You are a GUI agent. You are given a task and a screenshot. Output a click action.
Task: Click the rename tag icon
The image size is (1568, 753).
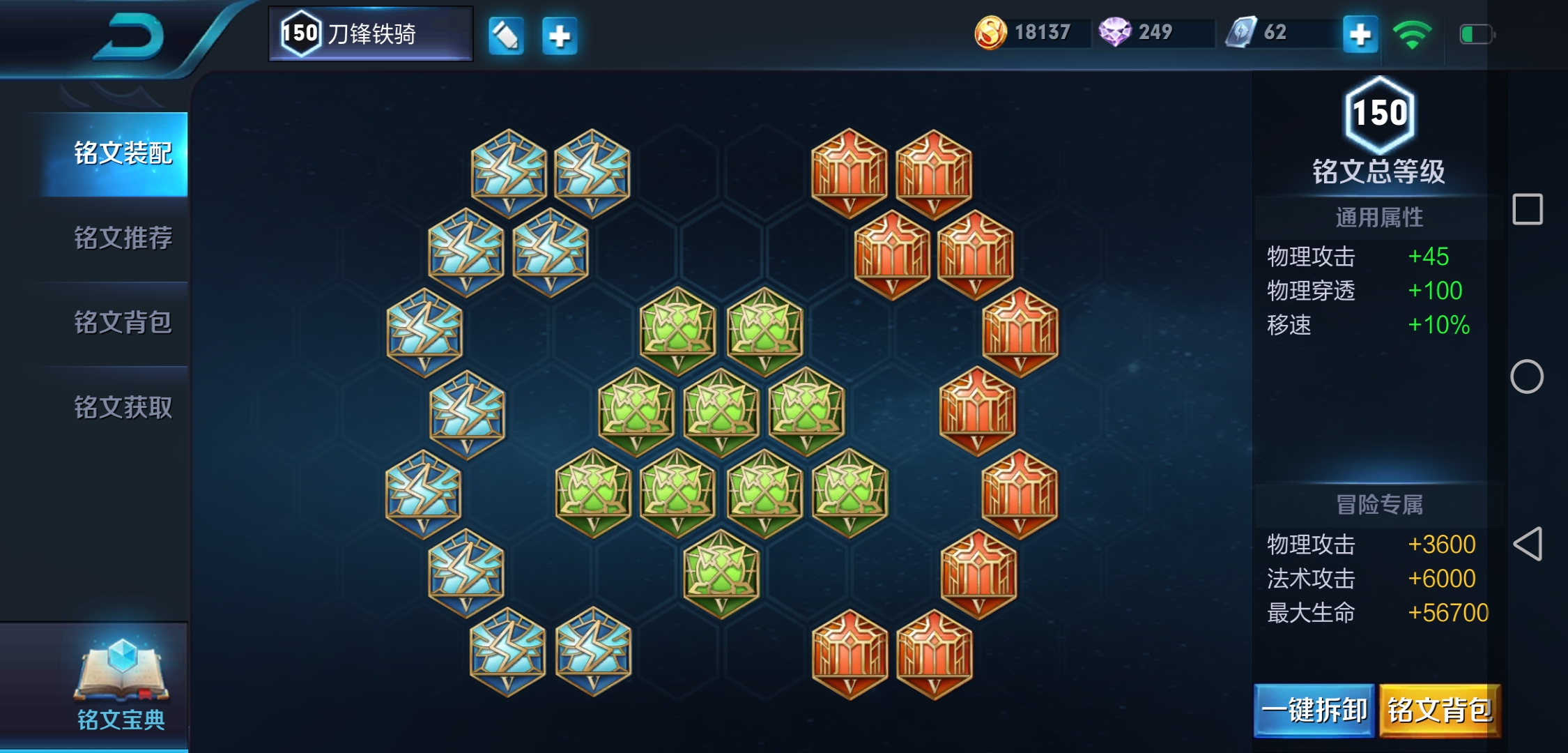pos(505,36)
